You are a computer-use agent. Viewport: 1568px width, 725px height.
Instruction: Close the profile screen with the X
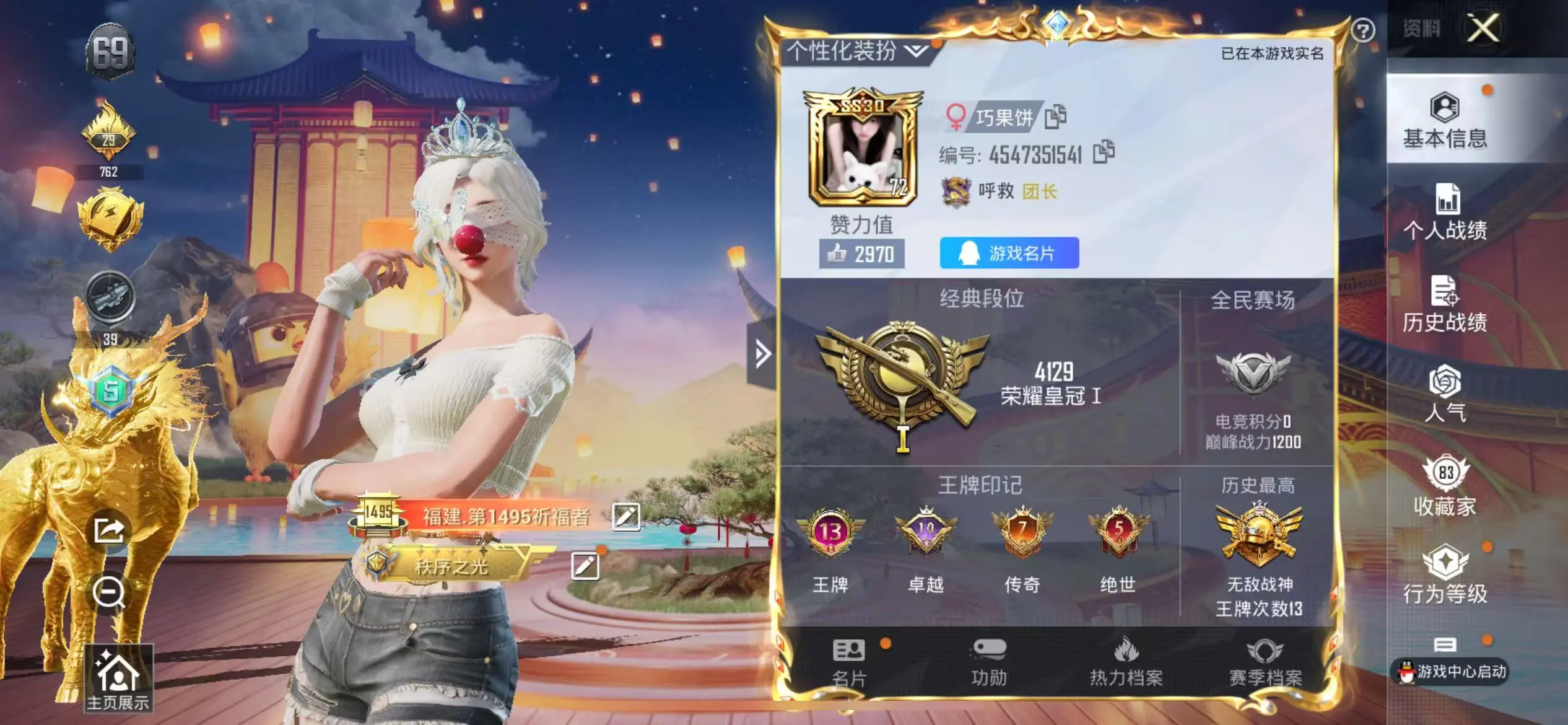click(x=1483, y=29)
